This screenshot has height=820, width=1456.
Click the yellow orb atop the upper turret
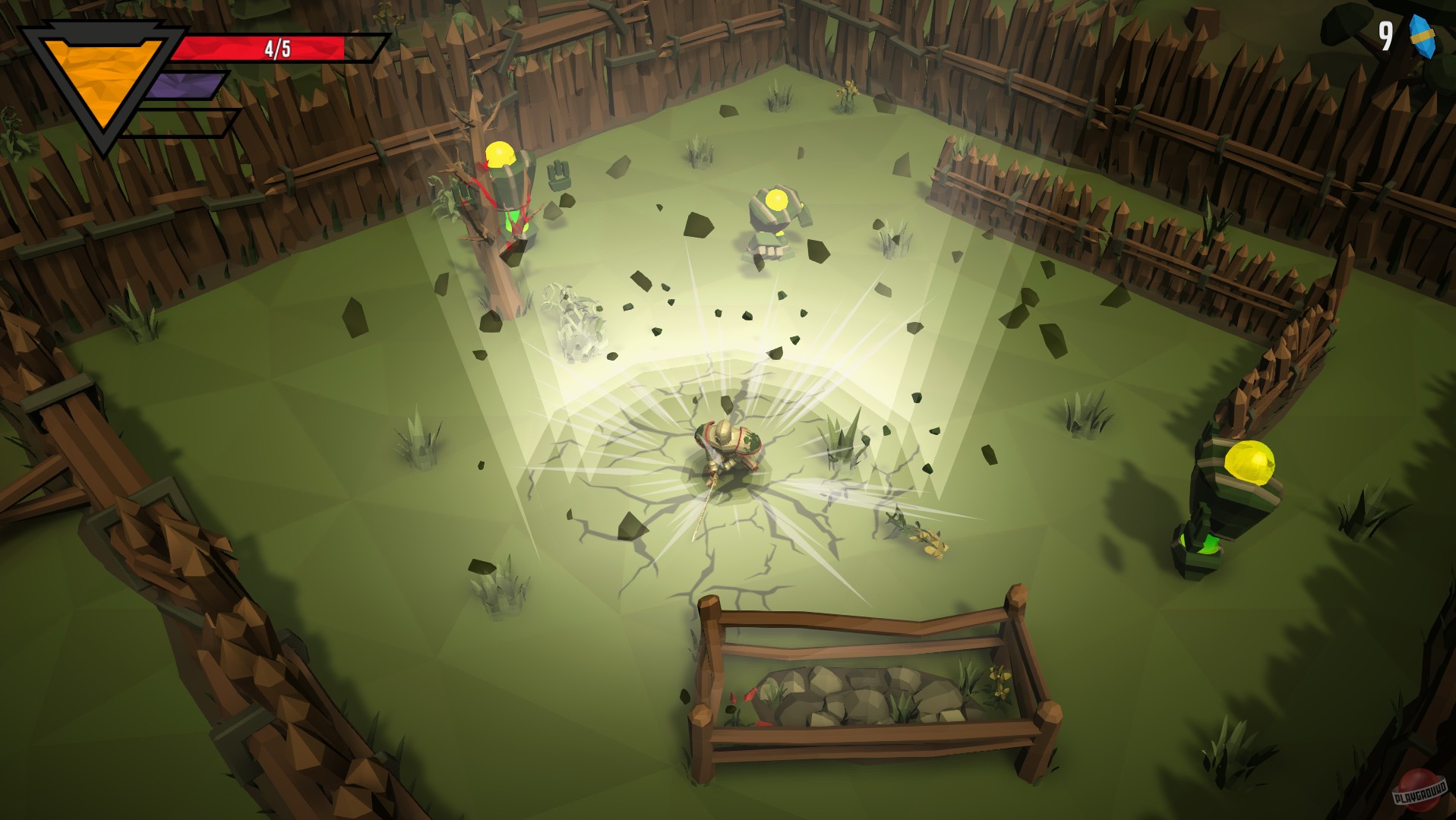pyautogui.click(x=777, y=200)
